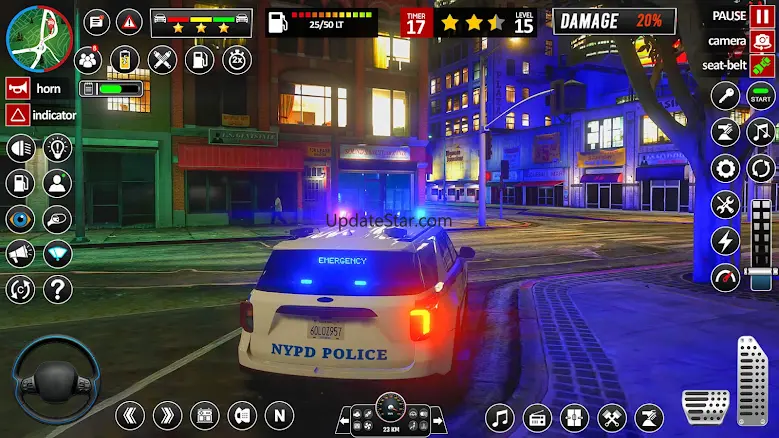Screen dimensions: 779x438
Task: Open the radio icon in bottom bar
Action: coord(538,417)
